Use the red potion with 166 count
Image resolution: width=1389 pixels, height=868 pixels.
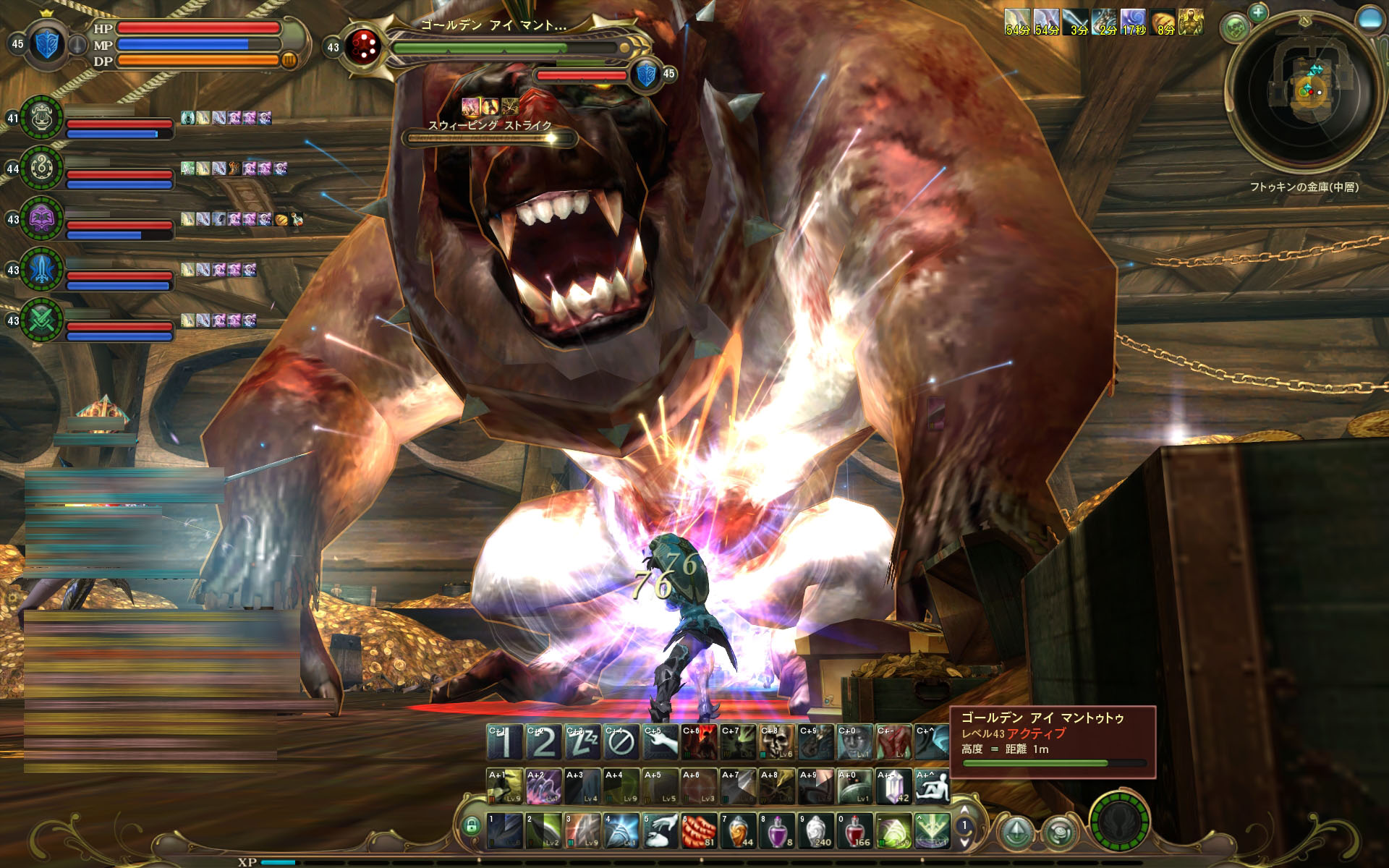(x=855, y=831)
